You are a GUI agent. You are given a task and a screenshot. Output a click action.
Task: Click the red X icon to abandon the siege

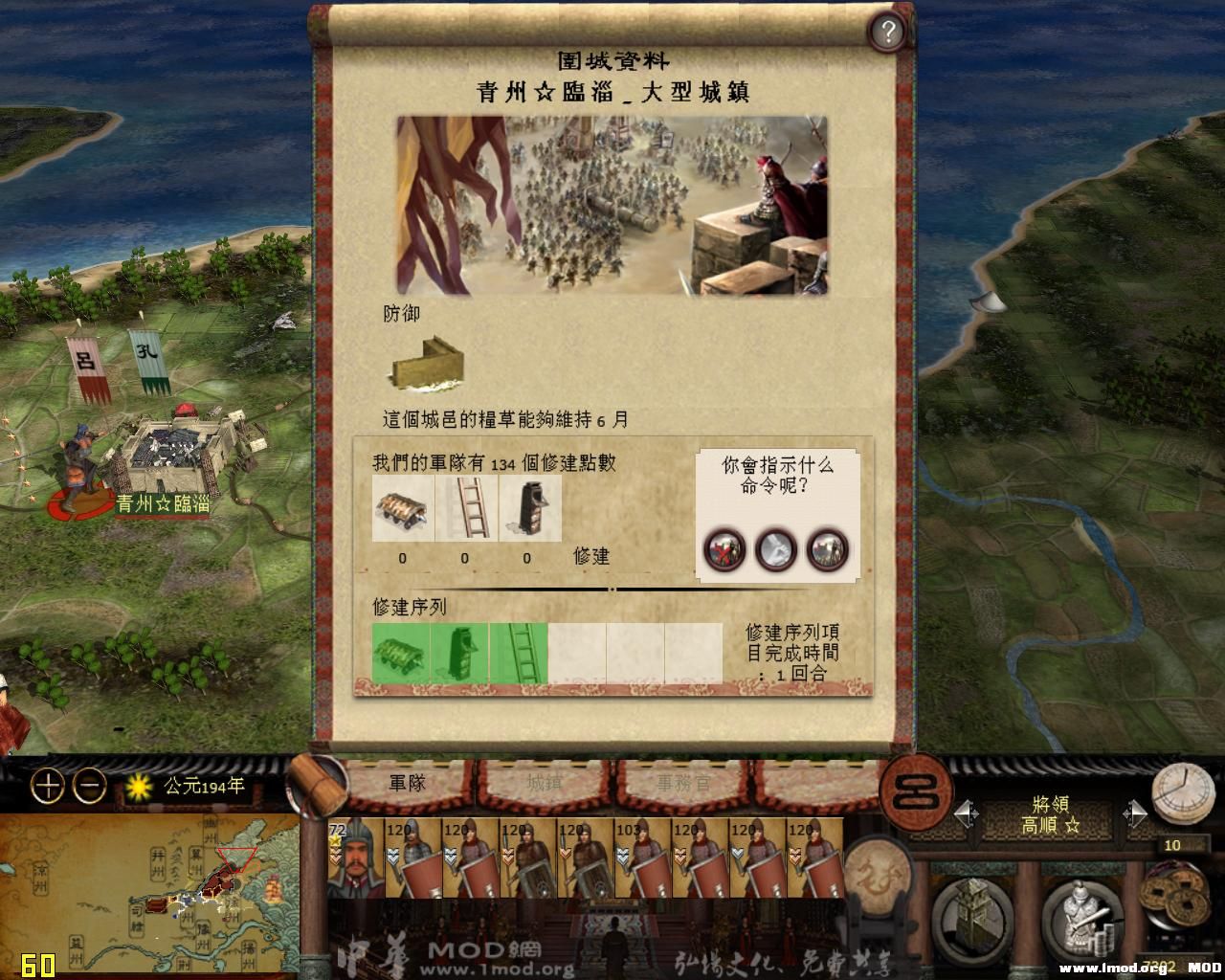724,550
